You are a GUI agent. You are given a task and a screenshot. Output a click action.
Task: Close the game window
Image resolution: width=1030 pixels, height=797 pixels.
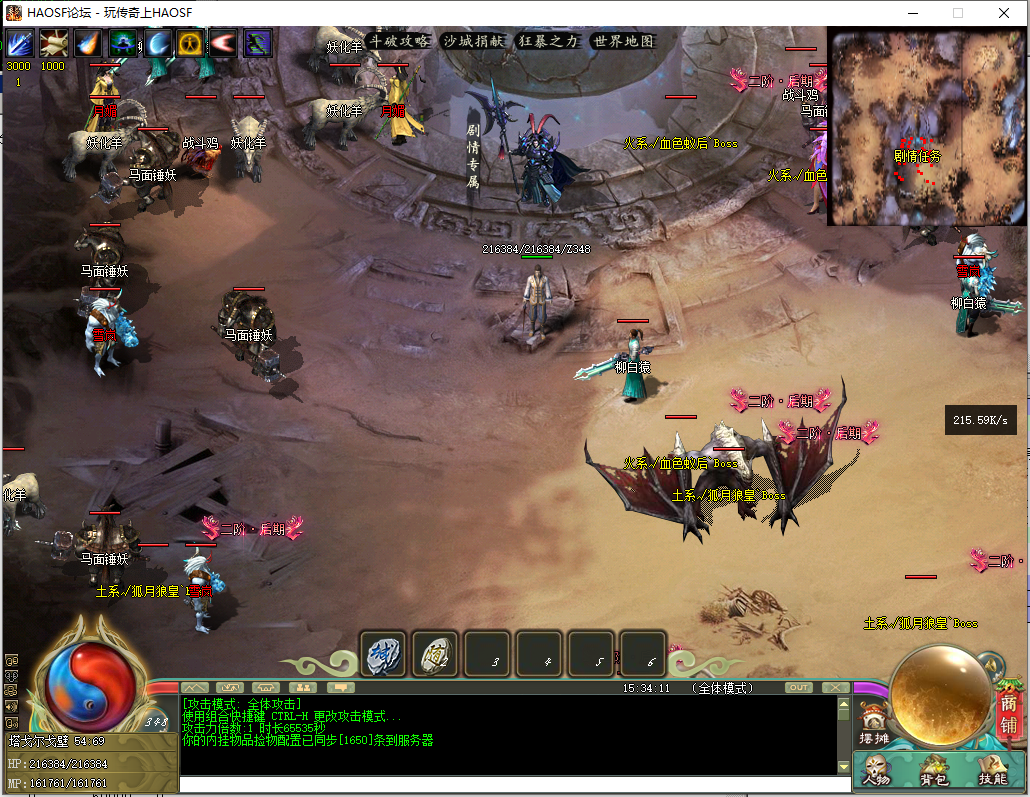(1004, 13)
